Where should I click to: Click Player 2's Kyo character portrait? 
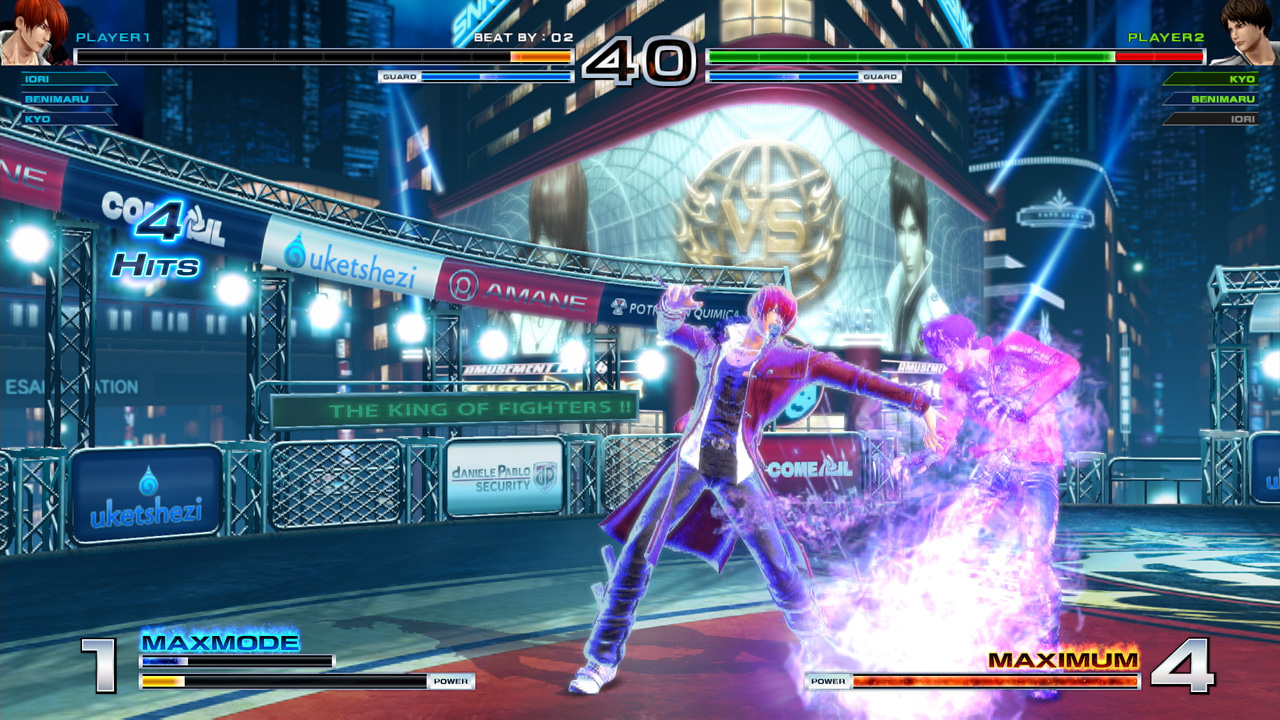pos(1246,30)
